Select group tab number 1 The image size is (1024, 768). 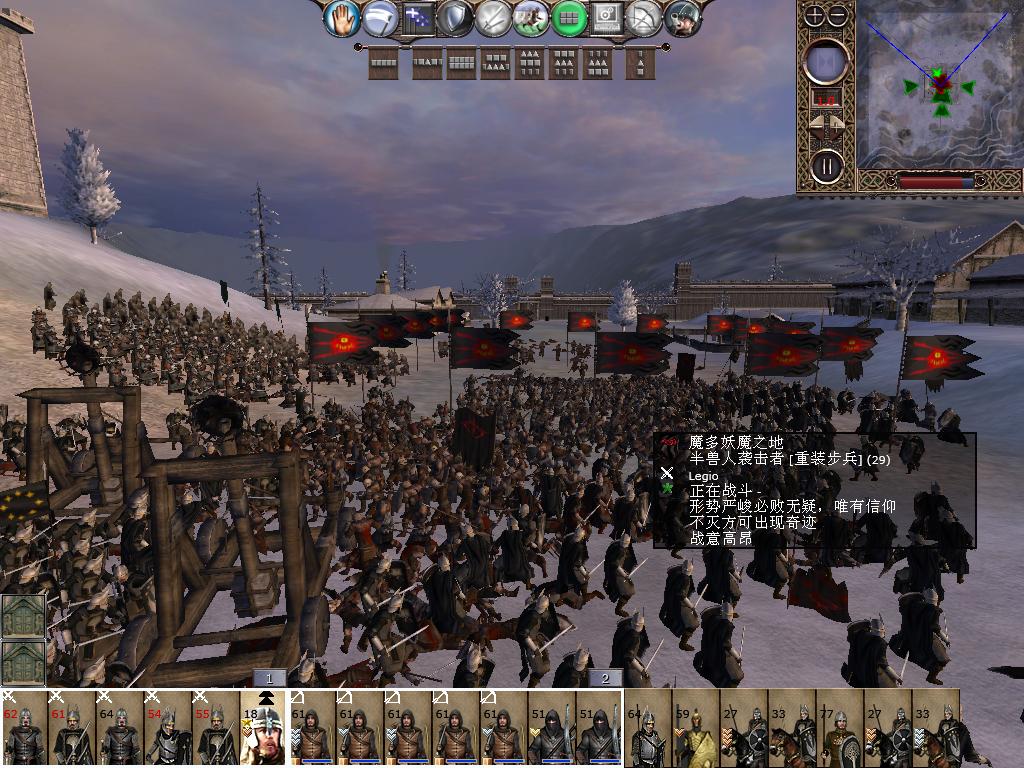tap(270, 678)
